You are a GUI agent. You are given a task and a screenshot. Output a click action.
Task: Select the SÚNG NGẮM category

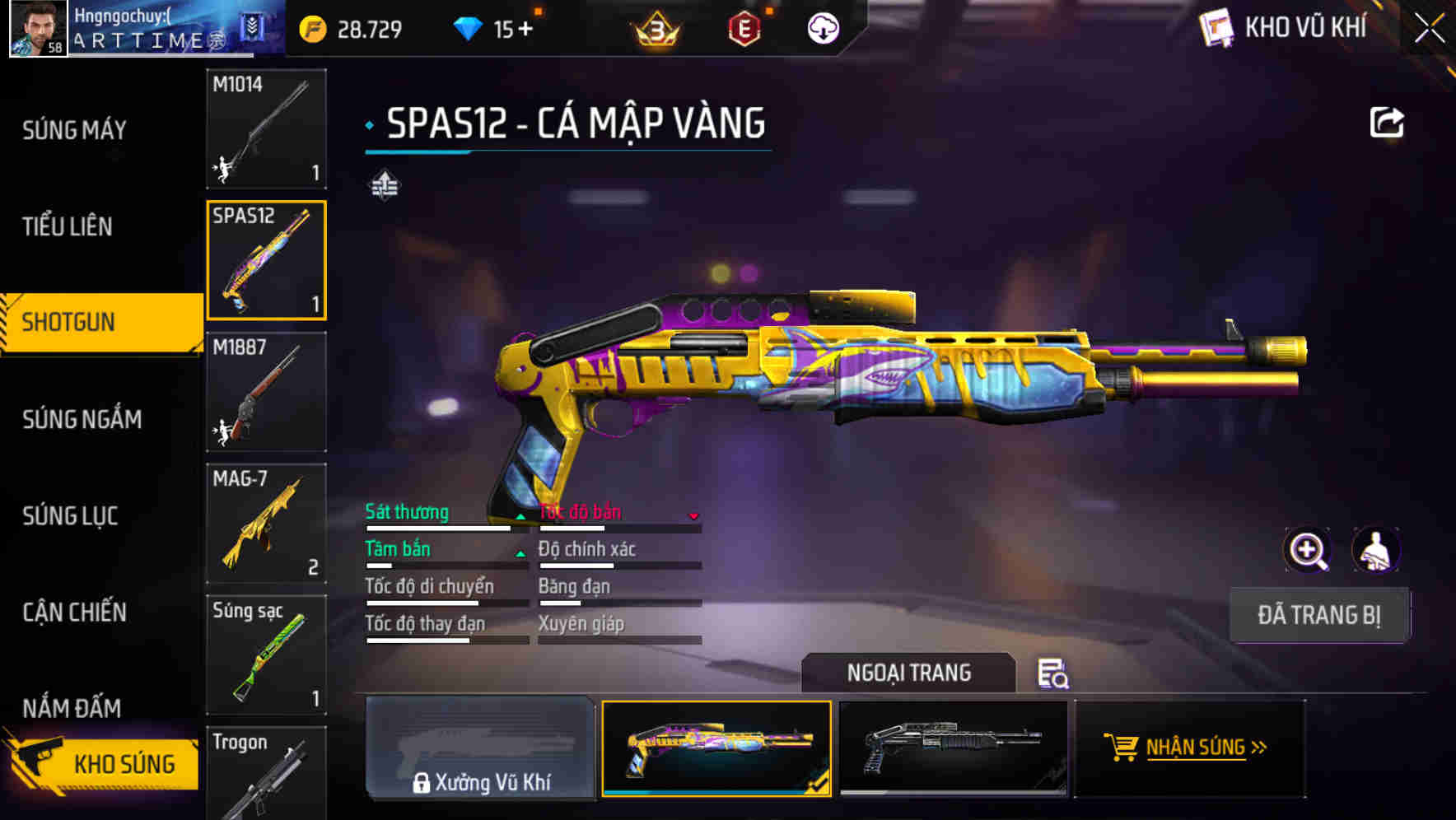(x=82, y=420)
